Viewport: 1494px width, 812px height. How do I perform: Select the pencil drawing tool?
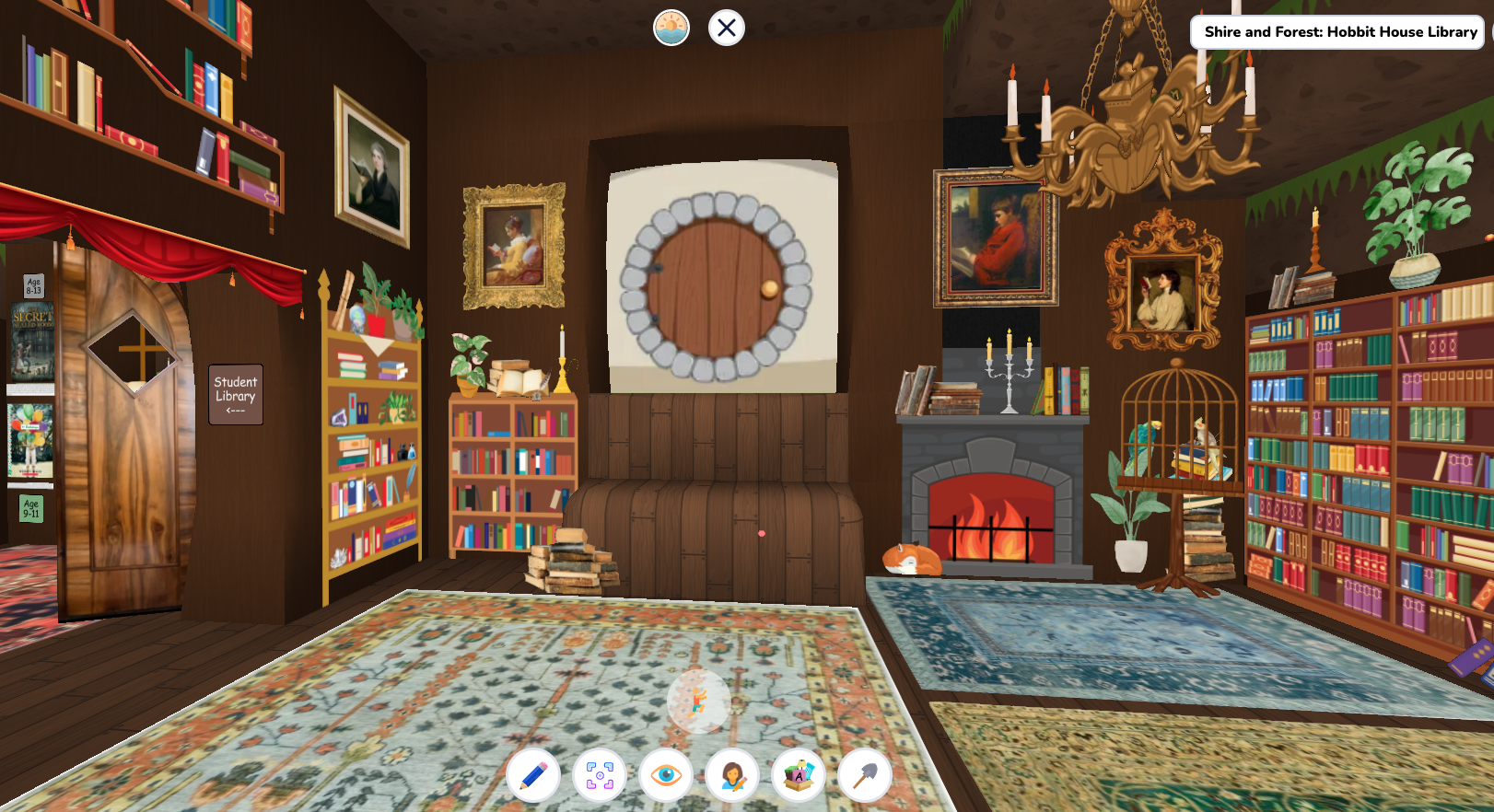point(533,776)
